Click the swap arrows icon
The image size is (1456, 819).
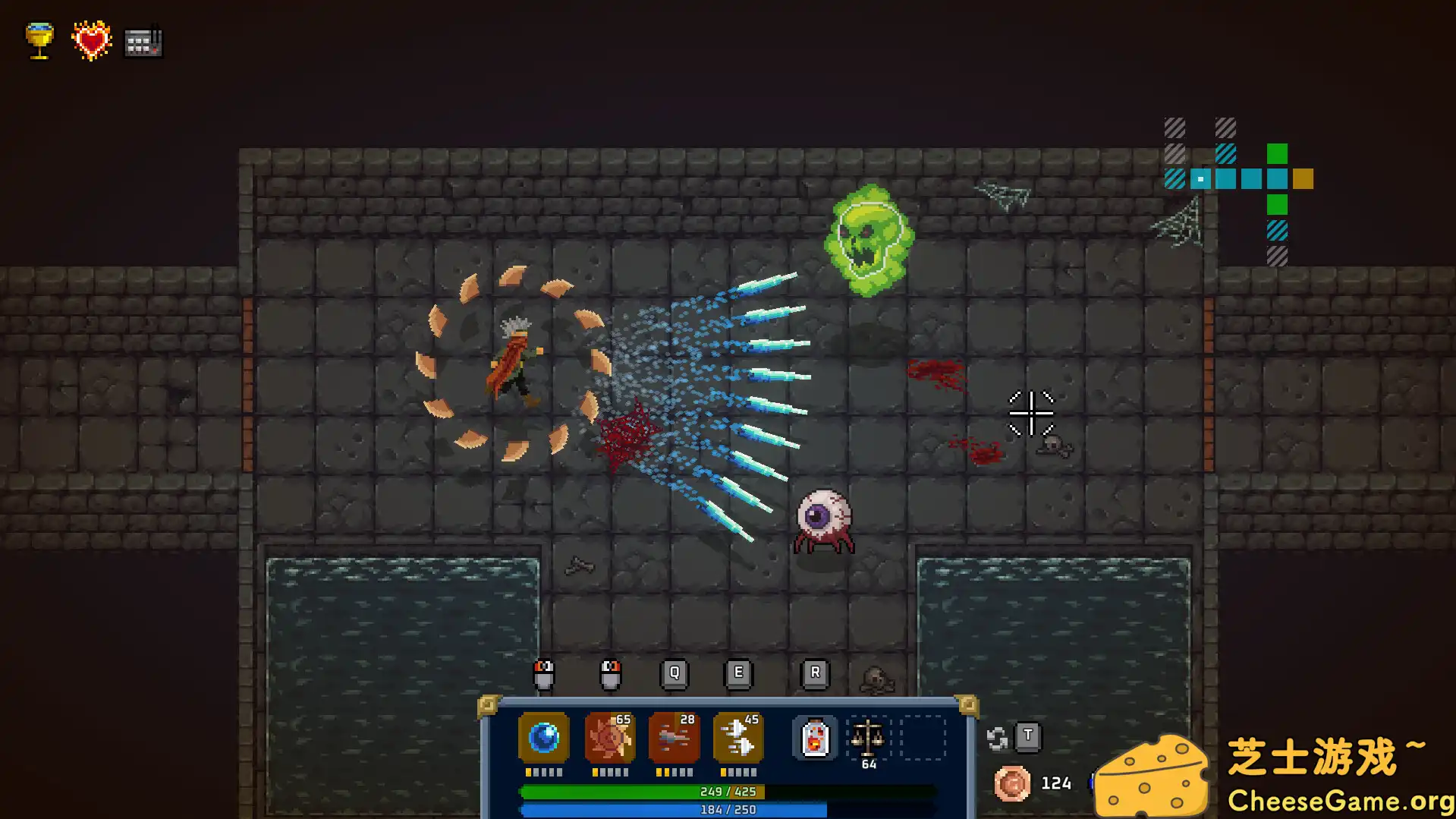pyautogui.click(x=997, y=738)
